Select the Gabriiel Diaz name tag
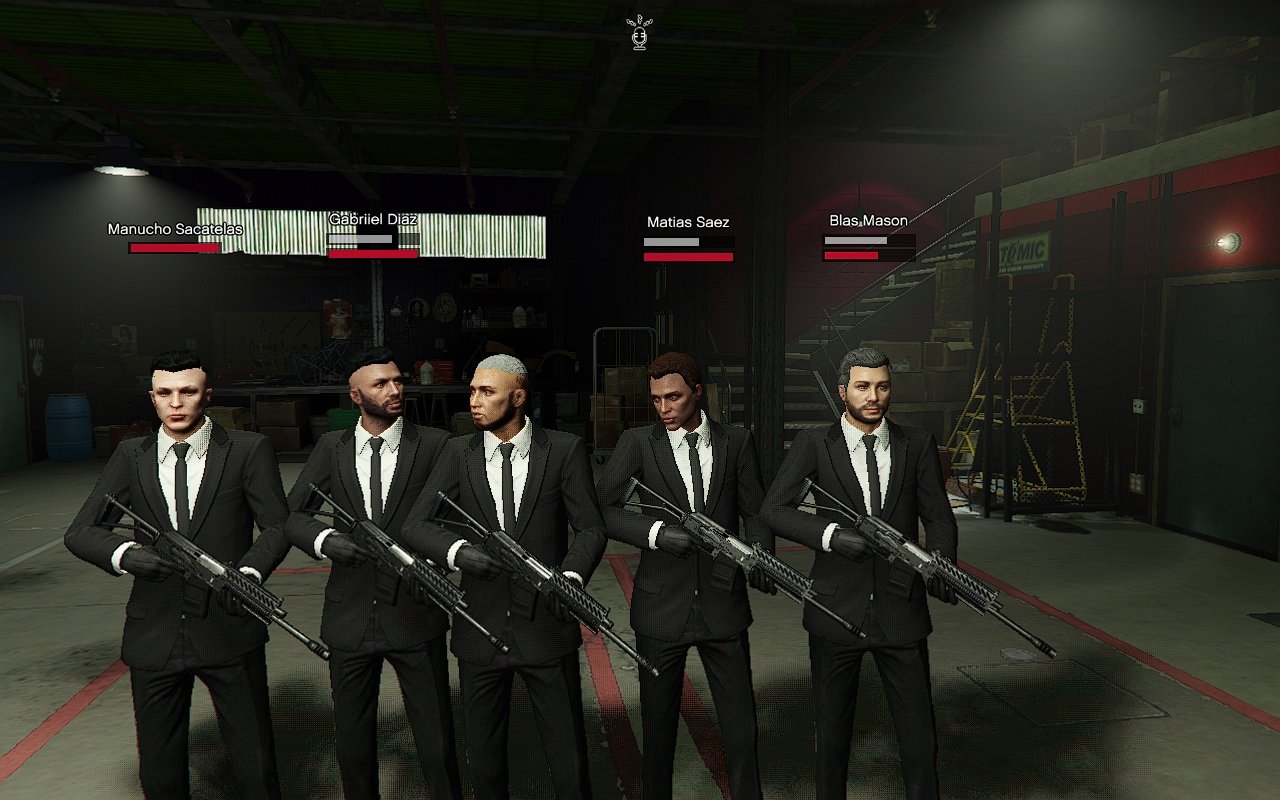The height and width of the screenshot is (800, 1280). 373,219
